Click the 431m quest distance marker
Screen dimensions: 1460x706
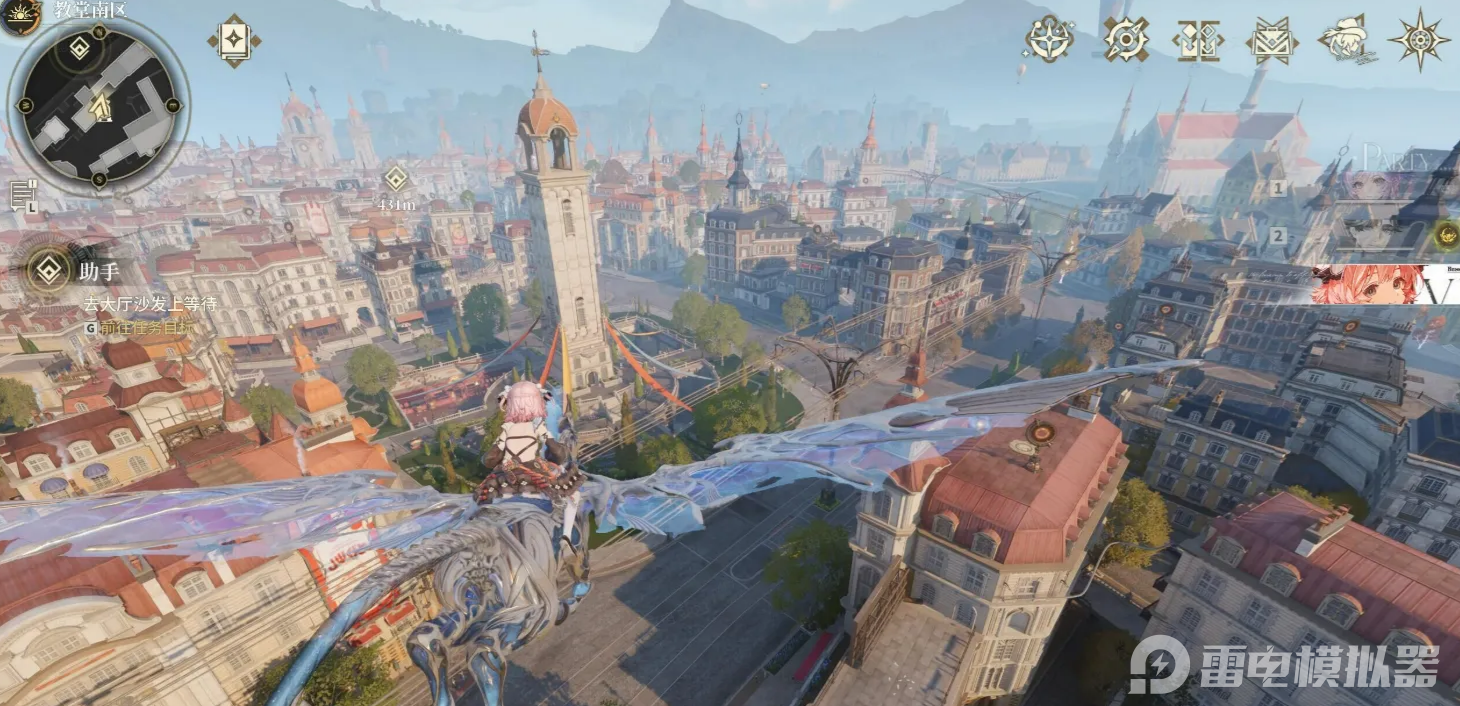[396, 180]
